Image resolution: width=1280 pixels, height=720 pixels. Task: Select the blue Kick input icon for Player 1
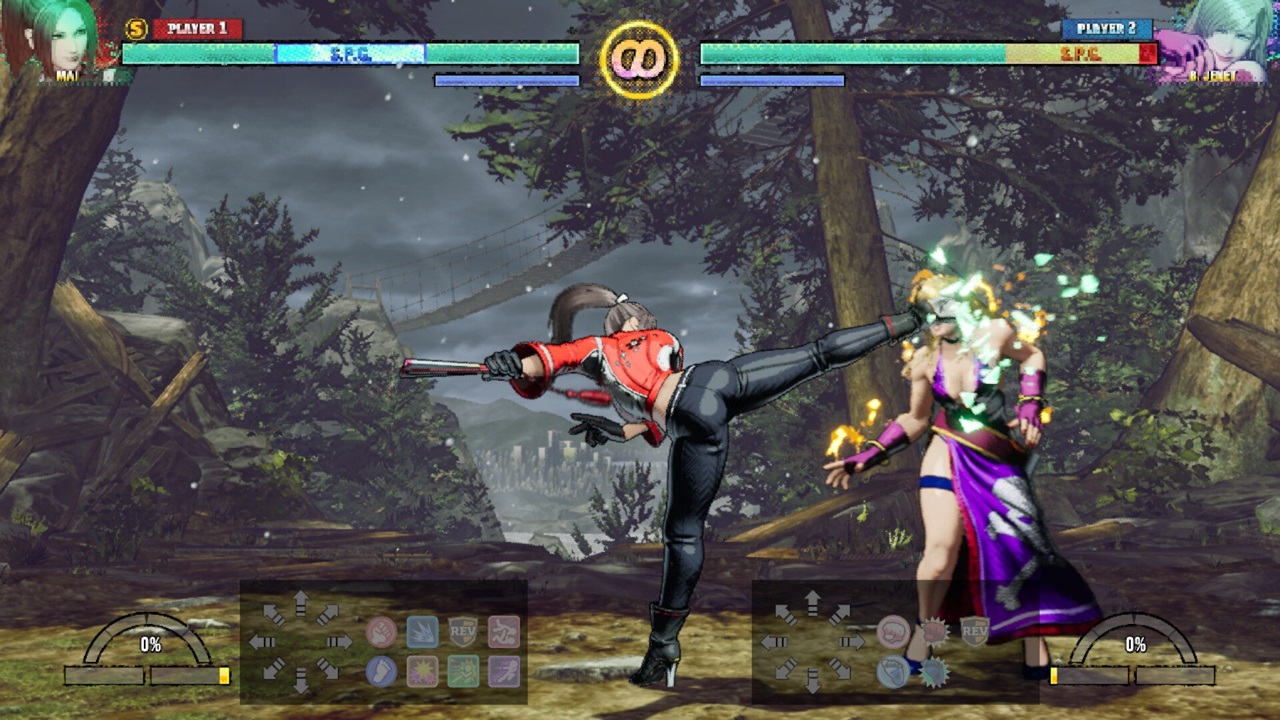coord(381,673)
